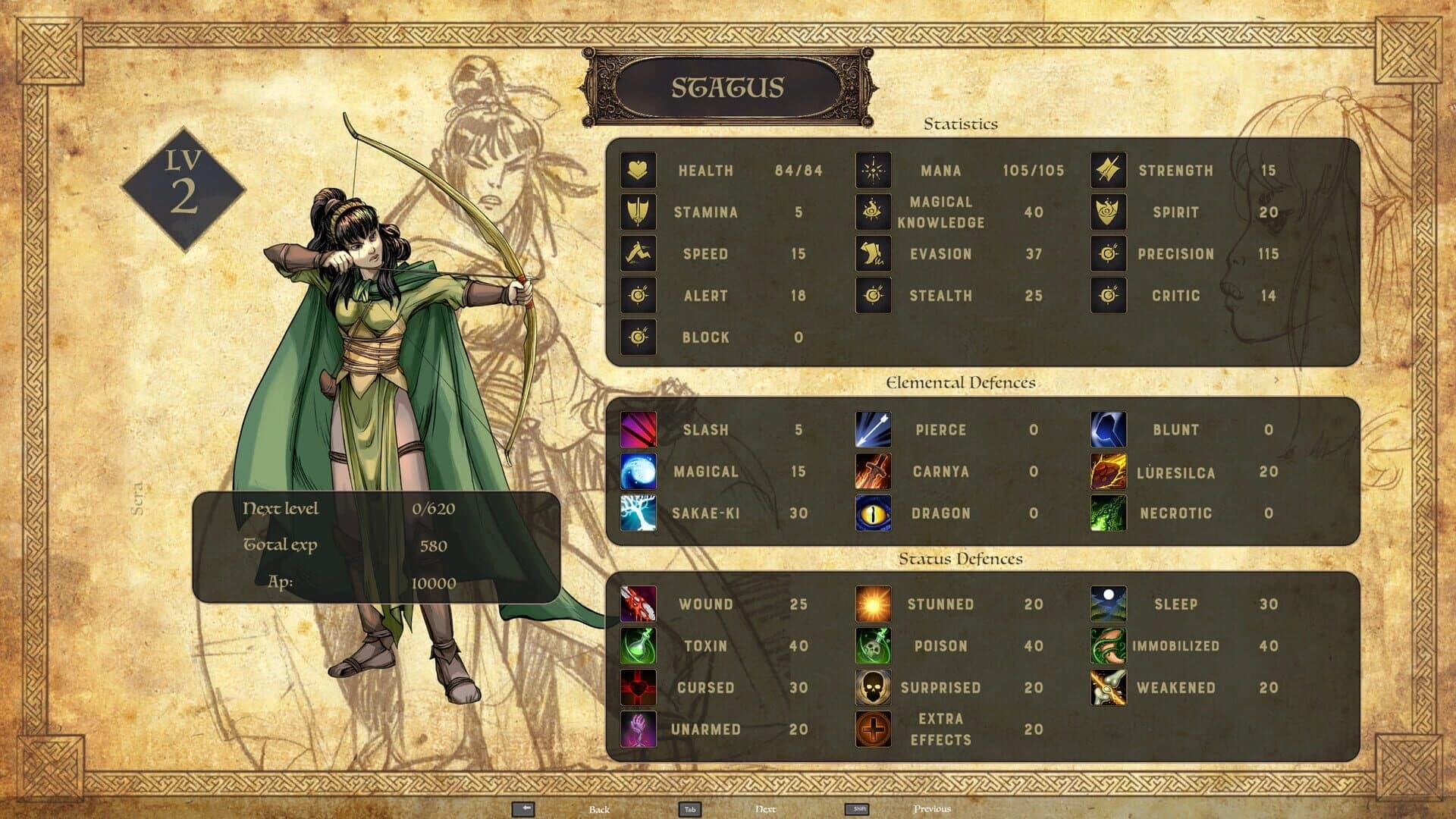
Task: Click the Pierce arrow icon
Action: click(x=874, y=429)
